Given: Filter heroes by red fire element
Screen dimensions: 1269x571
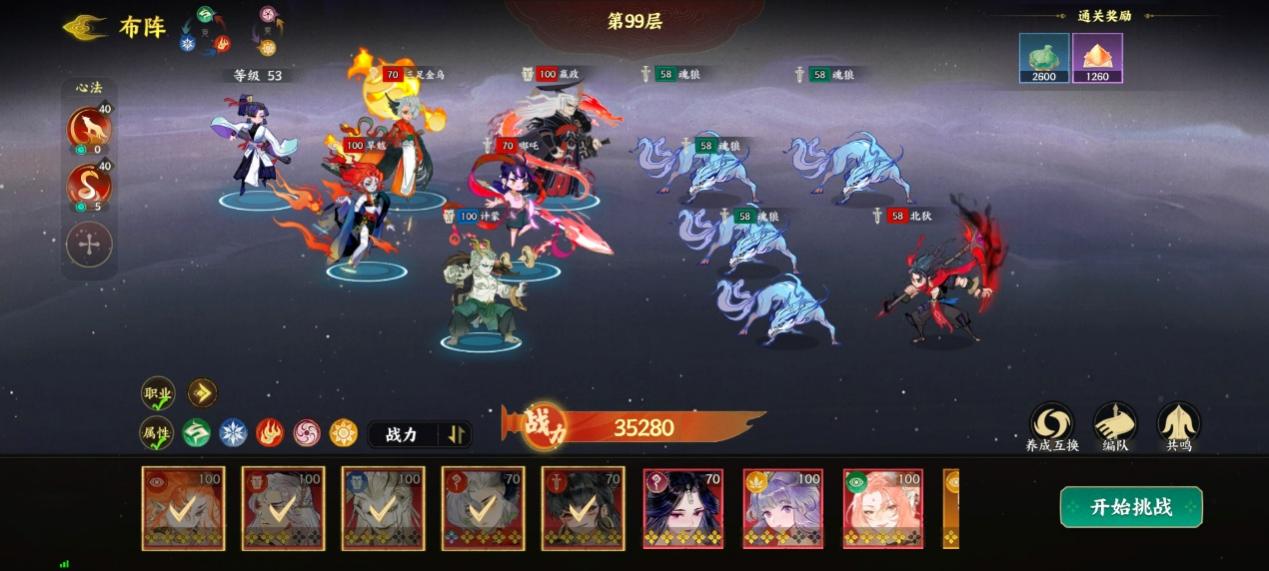Looking at the screenshot, I should pos(270,433).
